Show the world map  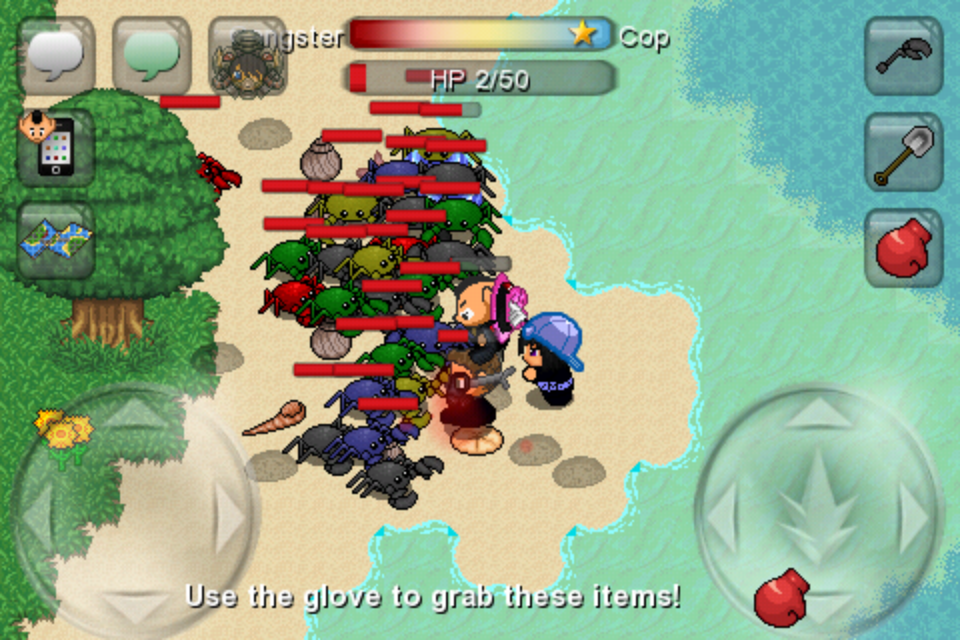tap(57, 241)
